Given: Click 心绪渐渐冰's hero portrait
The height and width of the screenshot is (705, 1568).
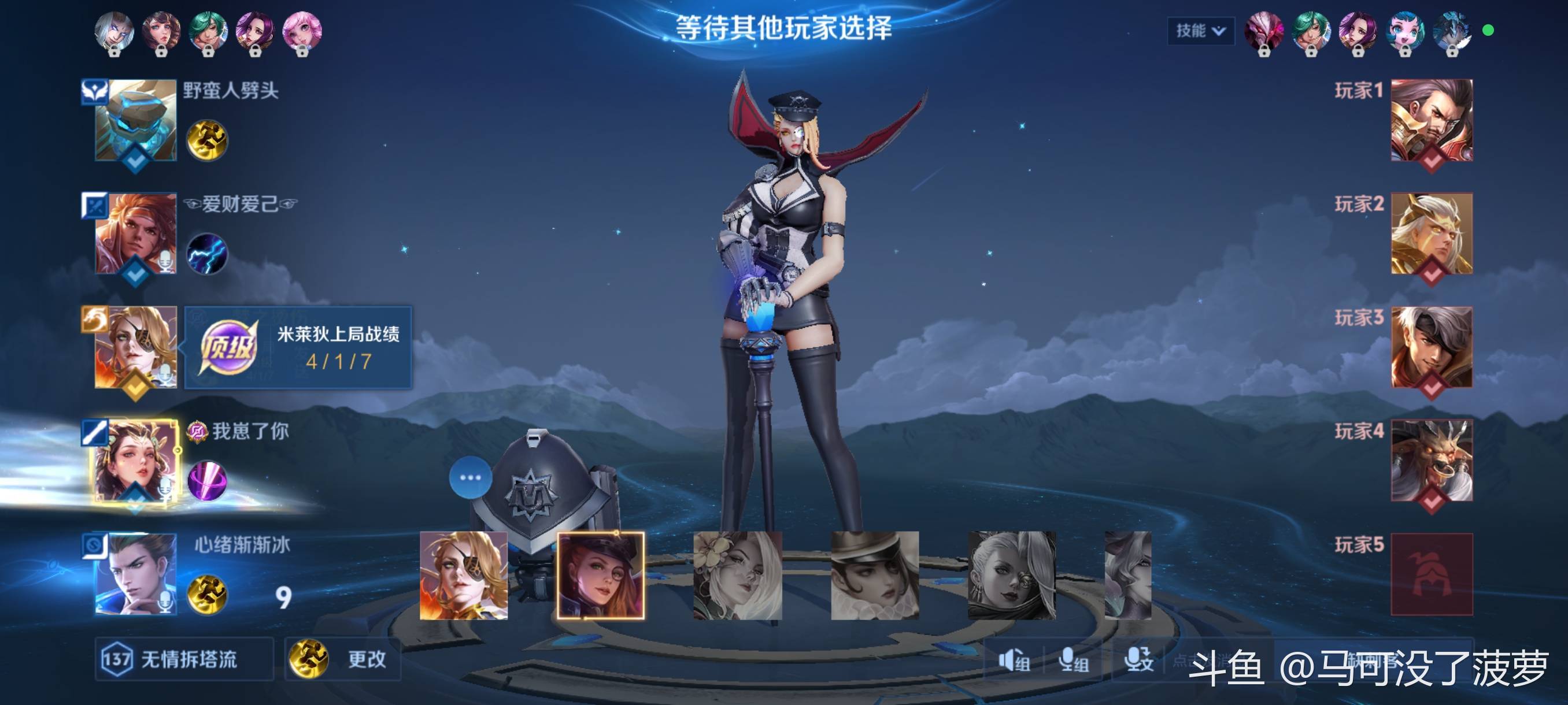Looking at the screenshot, I should click(x=136, y=574).
